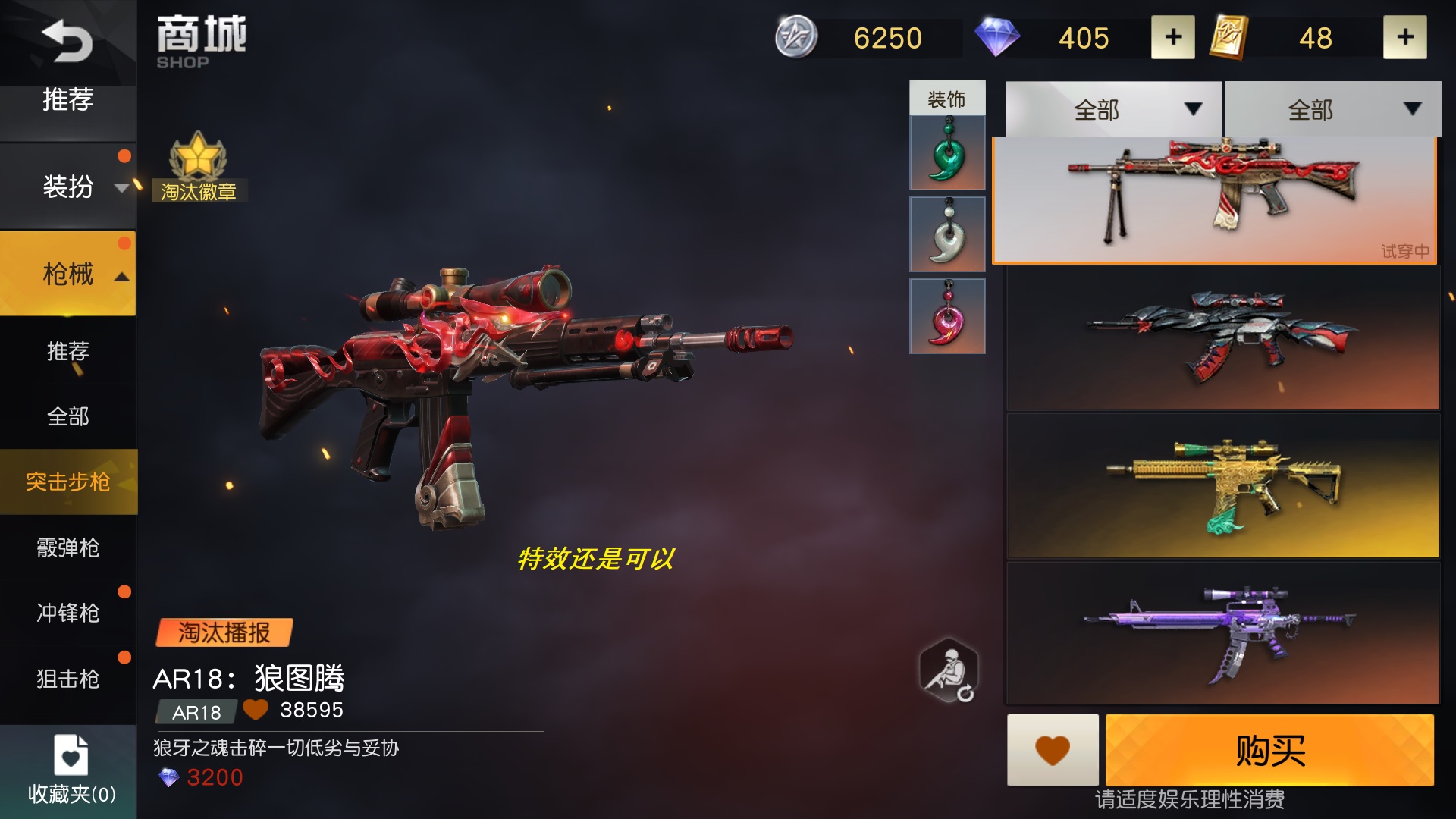Favorite the AR18 with the heart button
The height and width of the screenshot is (819, 1456).
1053,751
